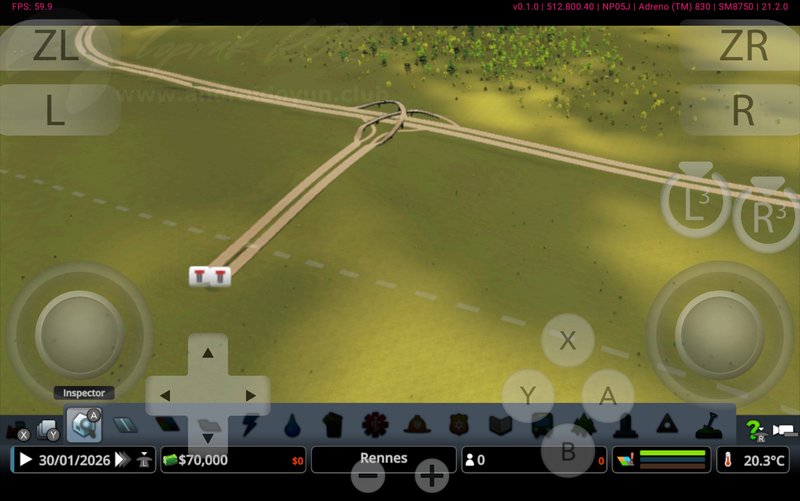Switch to the free camera mode icon
The height and width of the screenshot is (501, 800).
(x=785, y=431)
